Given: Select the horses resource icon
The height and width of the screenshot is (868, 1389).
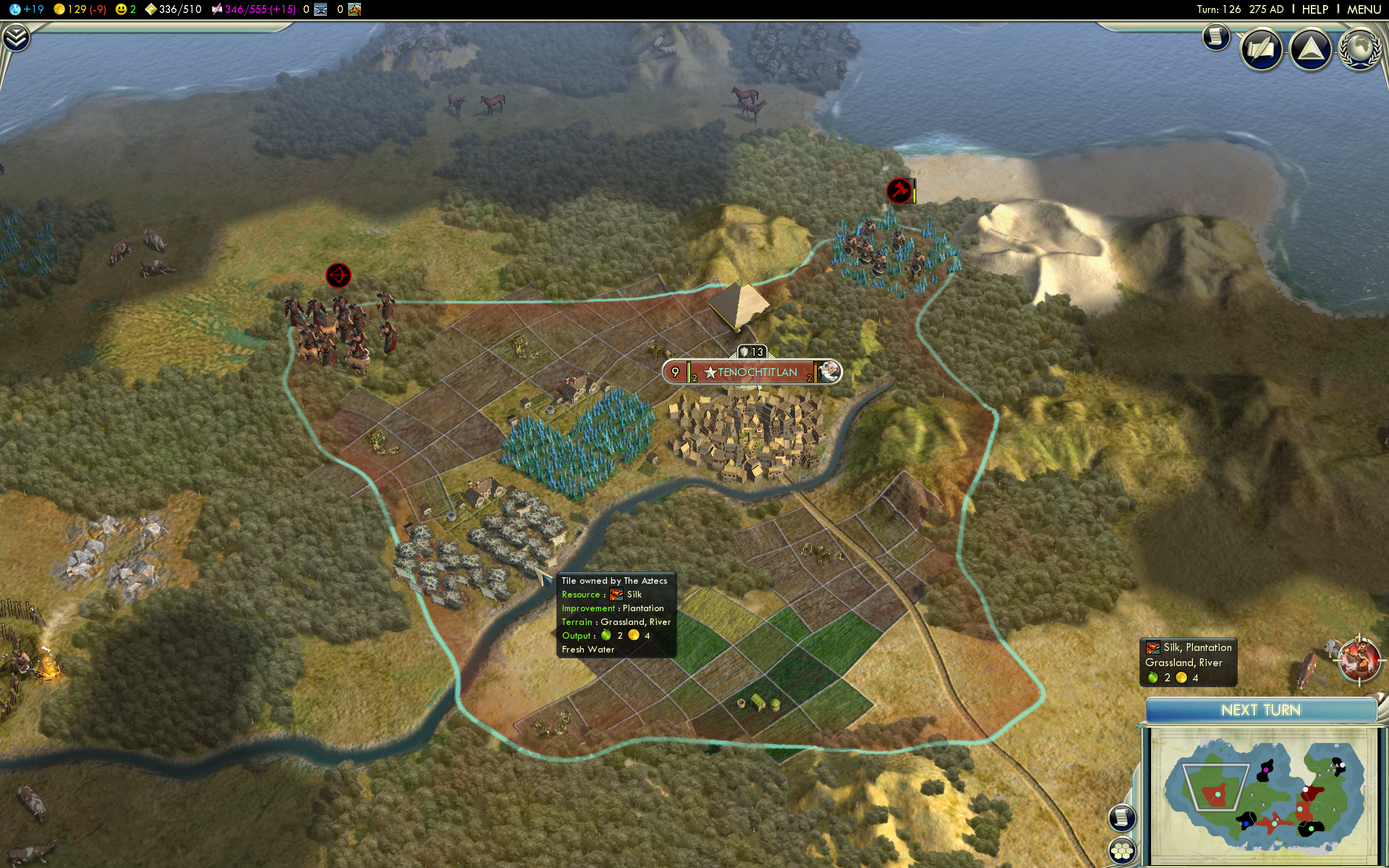Looking at the screenshot, I should [353, 9].
